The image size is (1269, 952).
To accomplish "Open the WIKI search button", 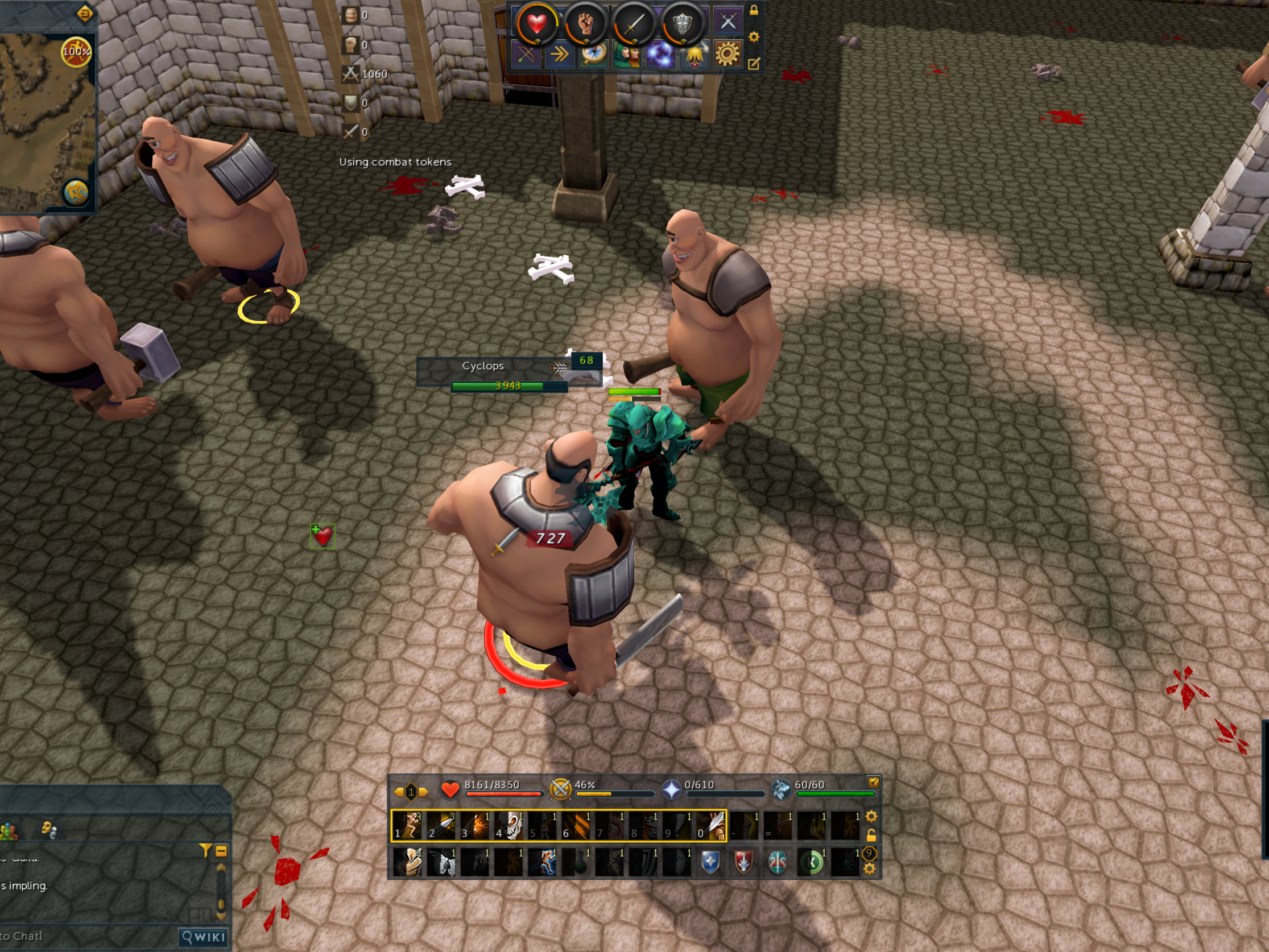I will click(204, 937).
